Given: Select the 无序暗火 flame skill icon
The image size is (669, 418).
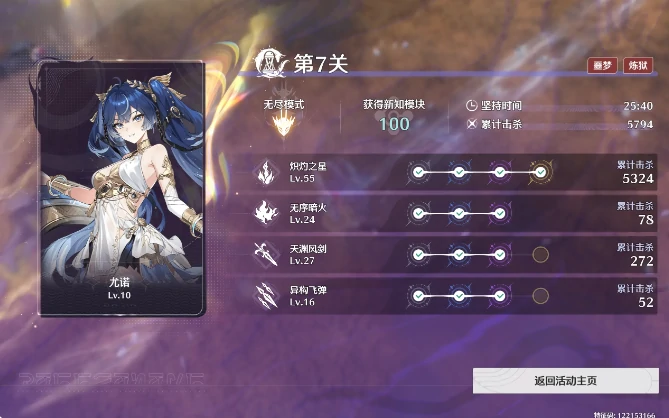Looking at the screenshot, I should pos(268,212).
